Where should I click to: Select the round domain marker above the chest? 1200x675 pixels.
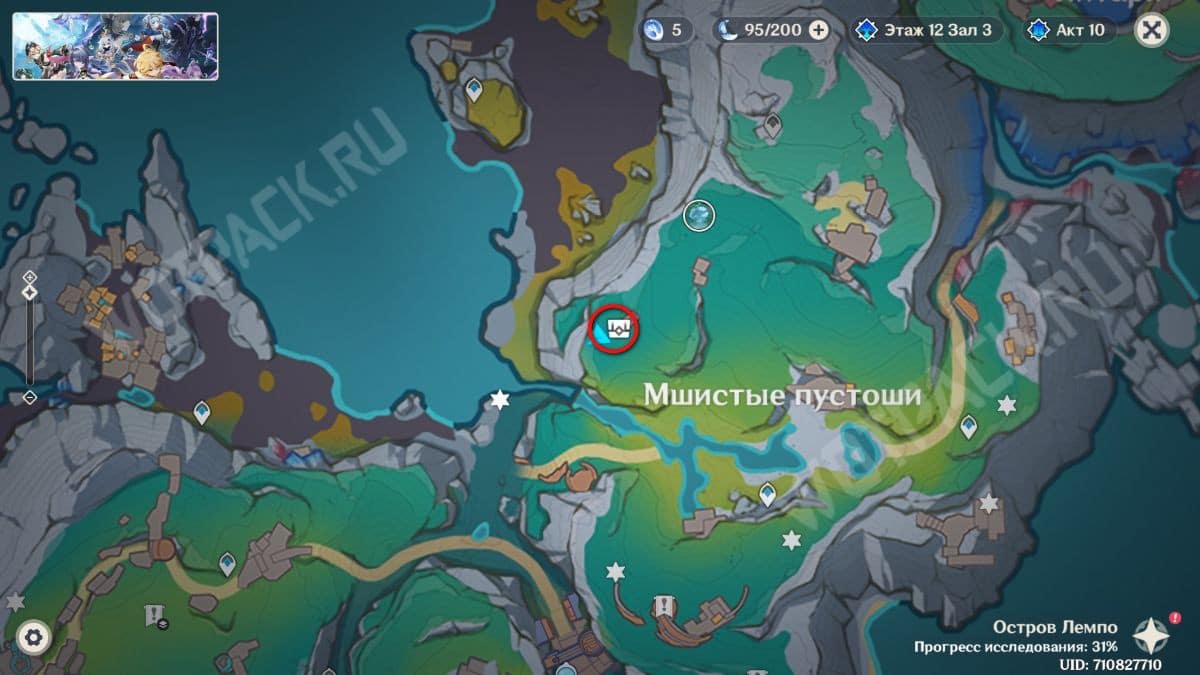coord(699,214)
